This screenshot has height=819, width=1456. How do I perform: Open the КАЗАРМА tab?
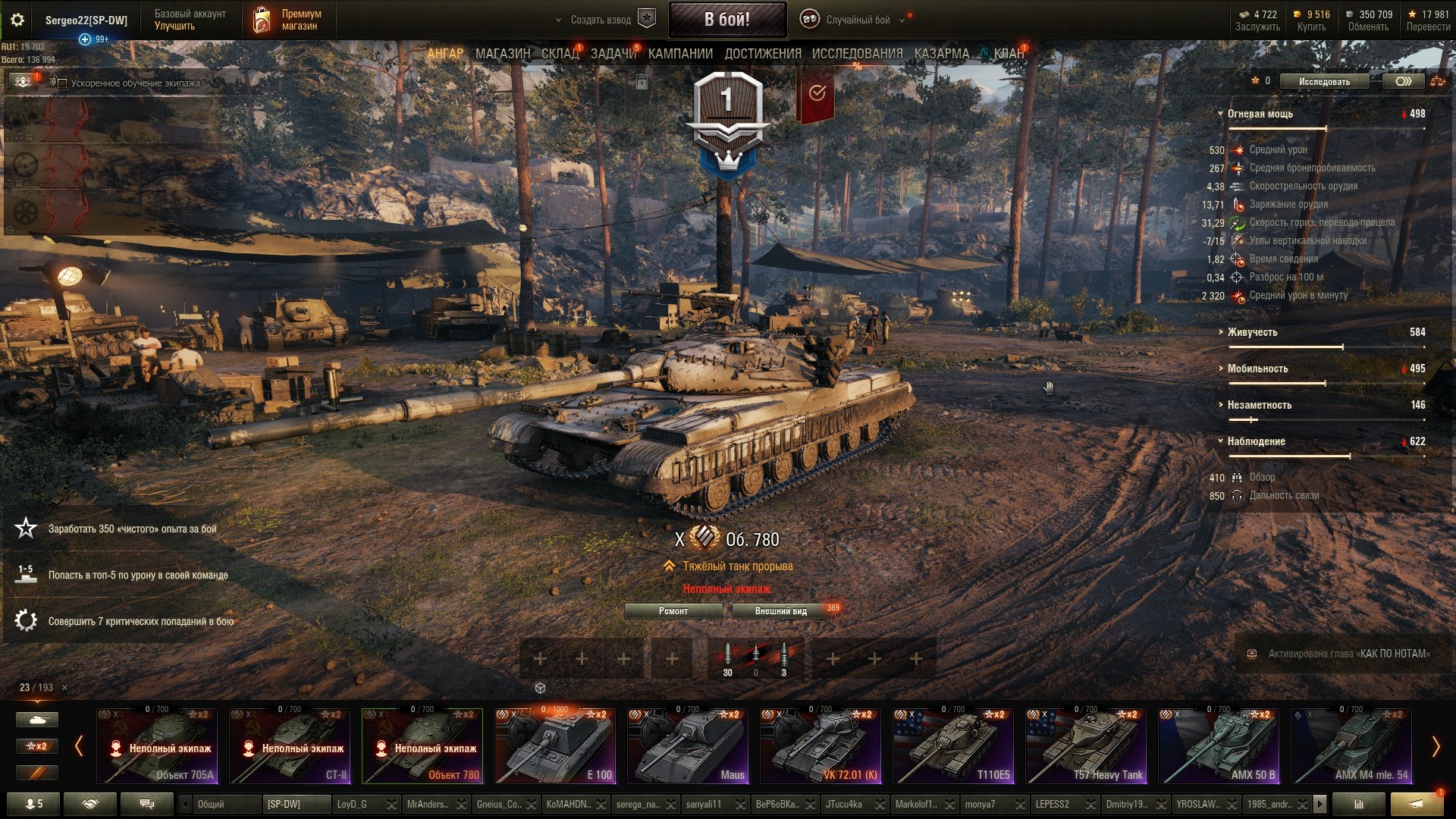tap(941, 54)
